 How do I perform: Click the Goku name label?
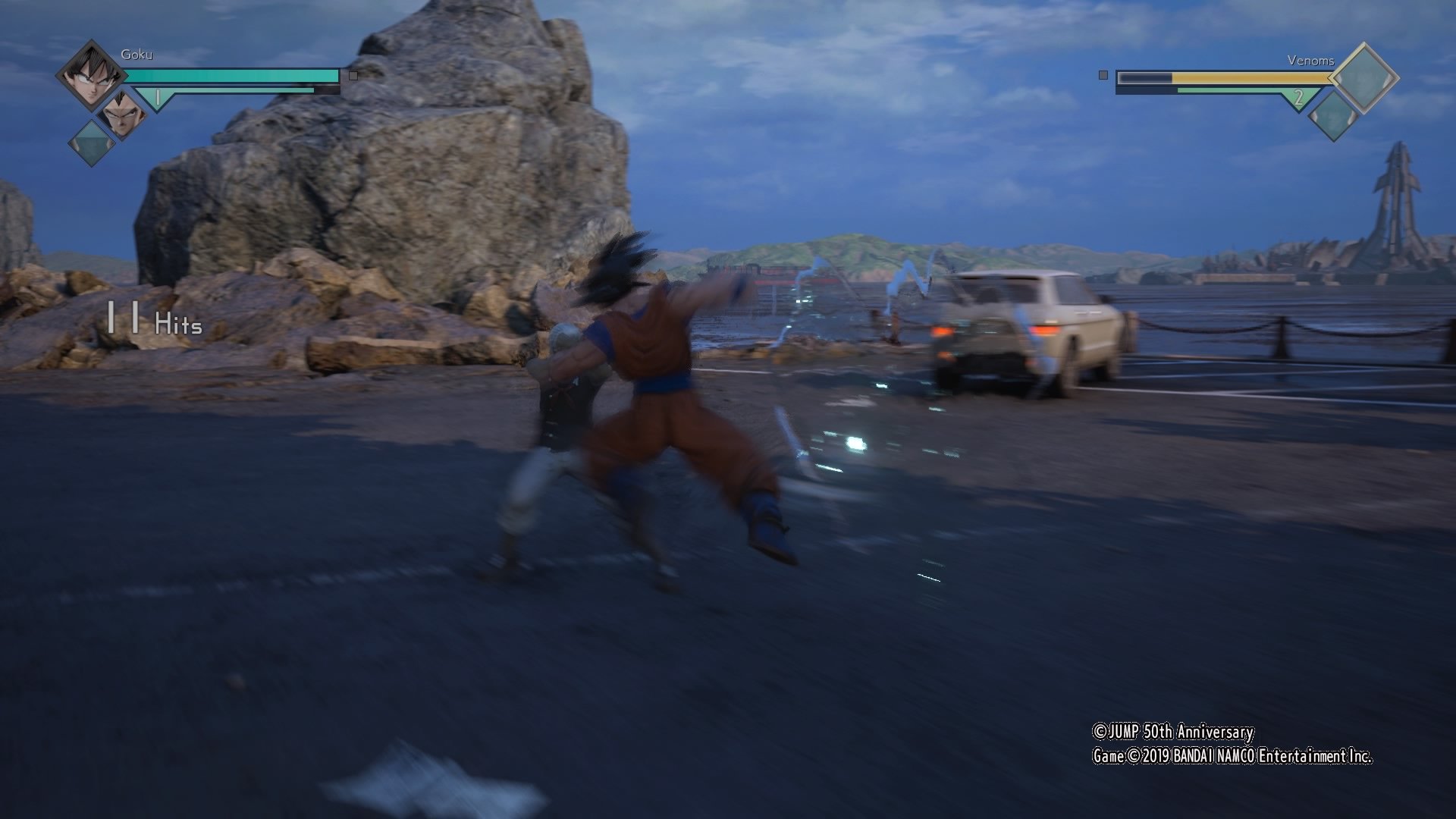coord(136,55)
